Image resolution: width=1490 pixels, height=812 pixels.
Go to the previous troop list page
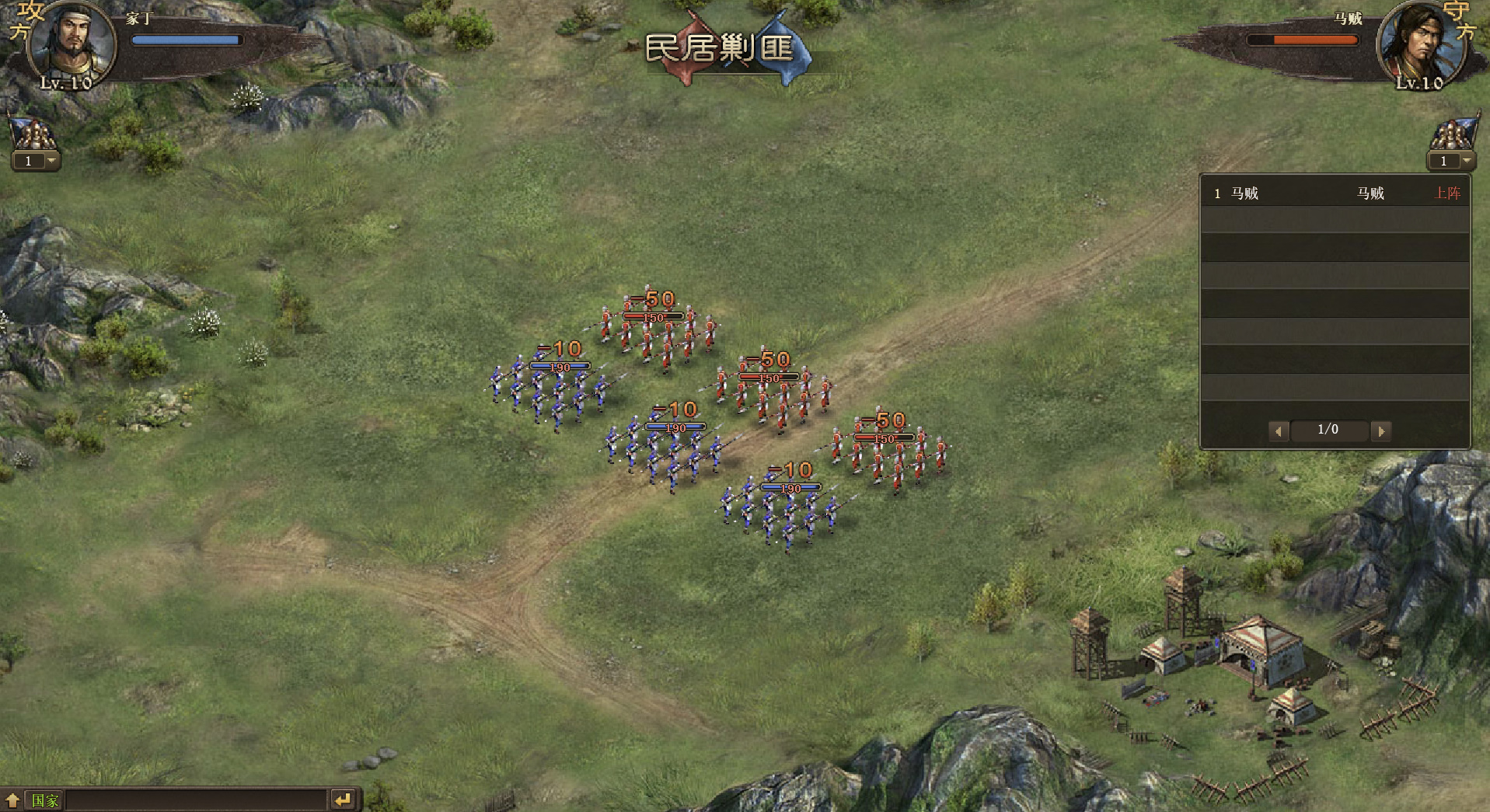1279,430
